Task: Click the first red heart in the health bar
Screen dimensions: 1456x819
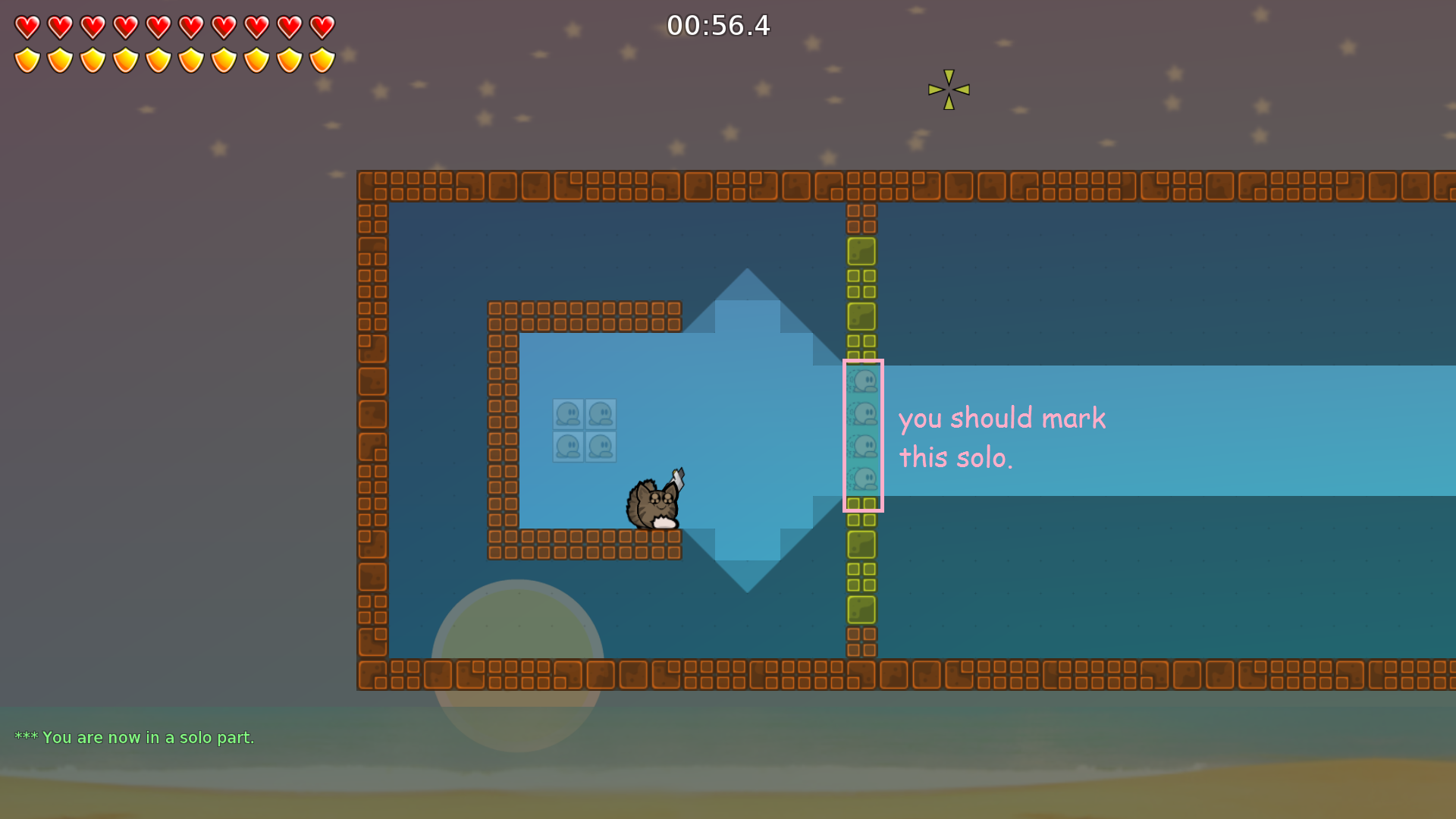Action: [26, 27]
